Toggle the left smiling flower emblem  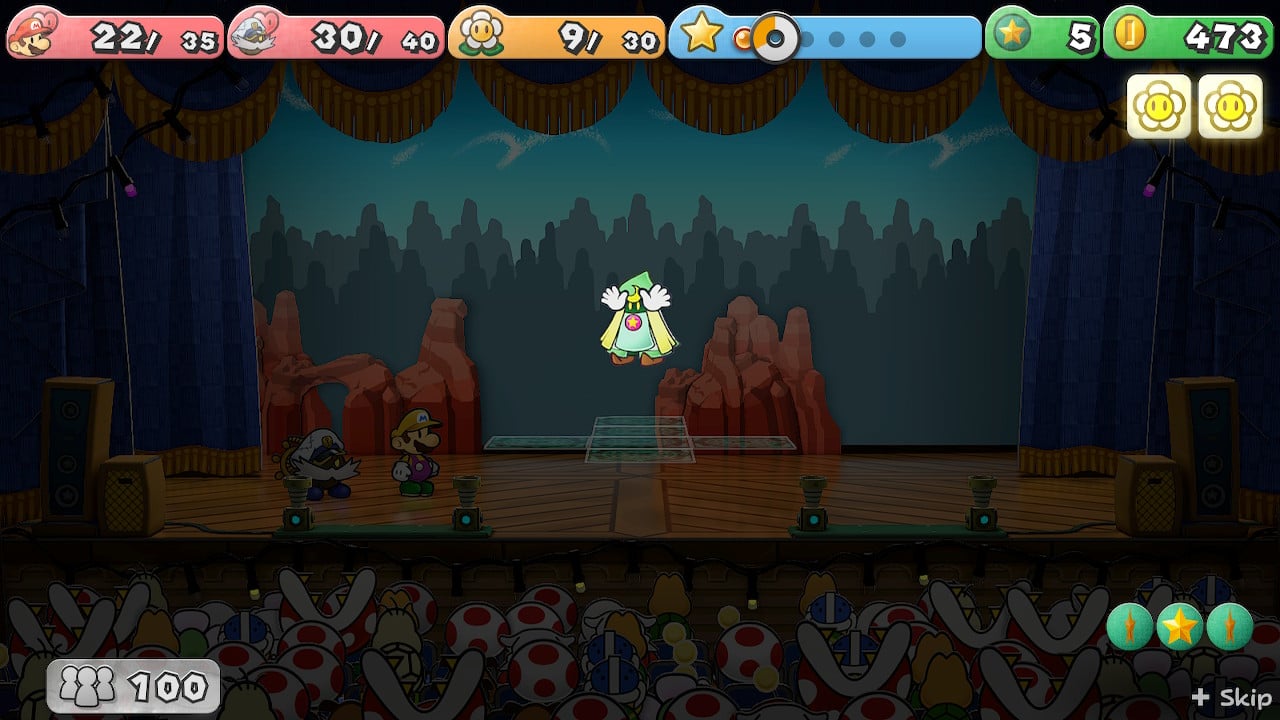(1159, 104)
